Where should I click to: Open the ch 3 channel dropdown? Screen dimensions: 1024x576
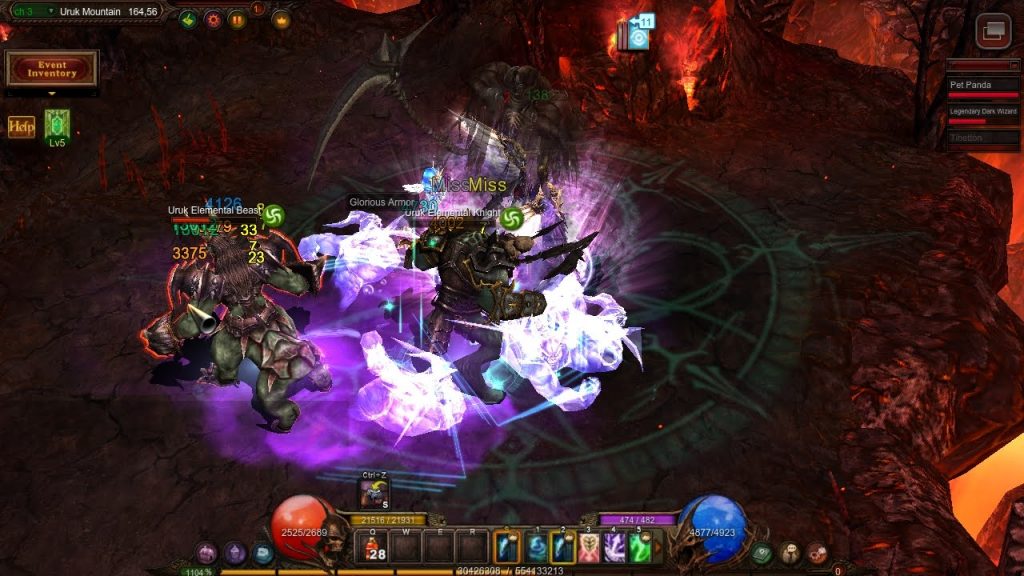[x=30, y=11]
